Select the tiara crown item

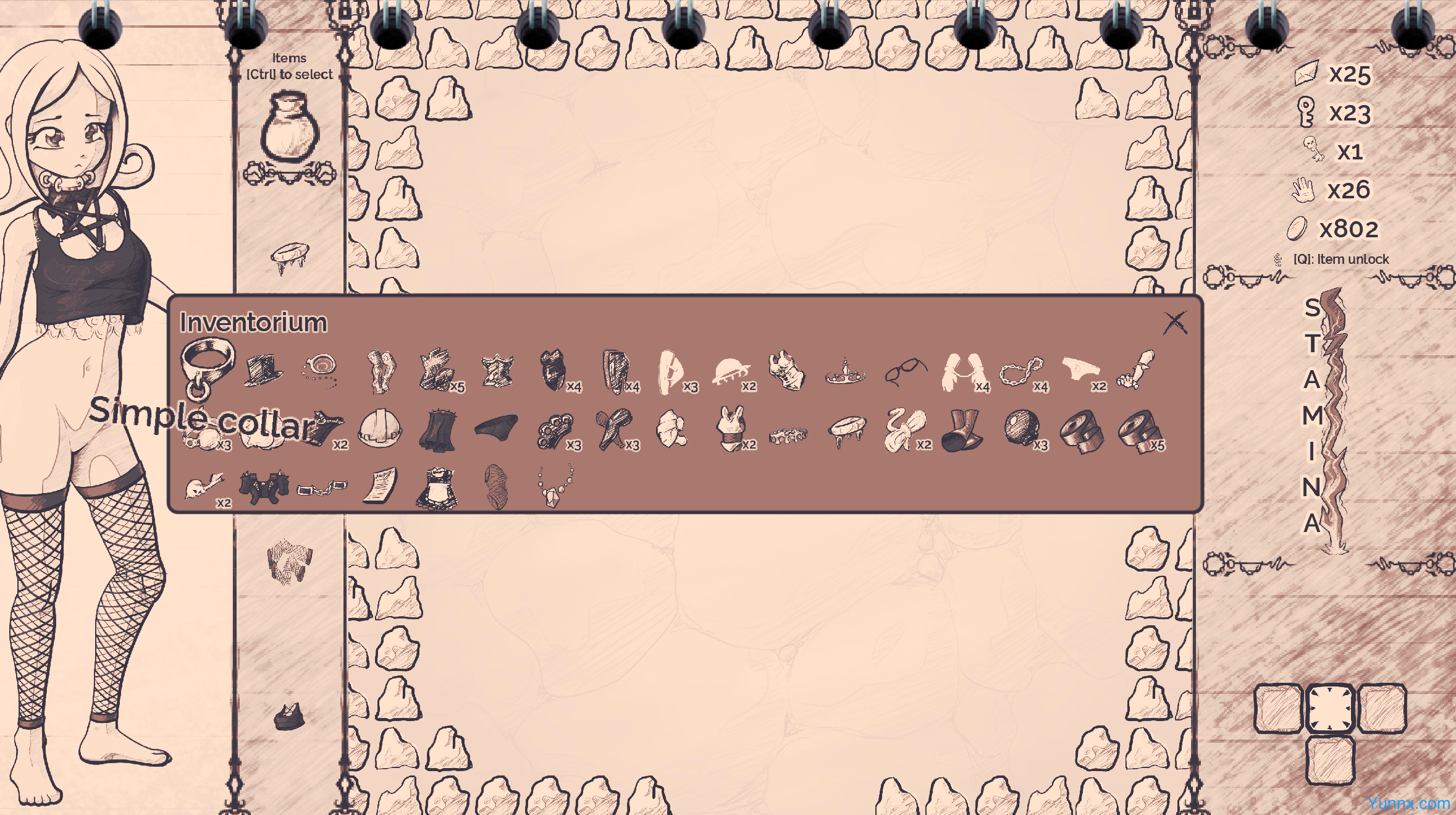coord(846,372)
